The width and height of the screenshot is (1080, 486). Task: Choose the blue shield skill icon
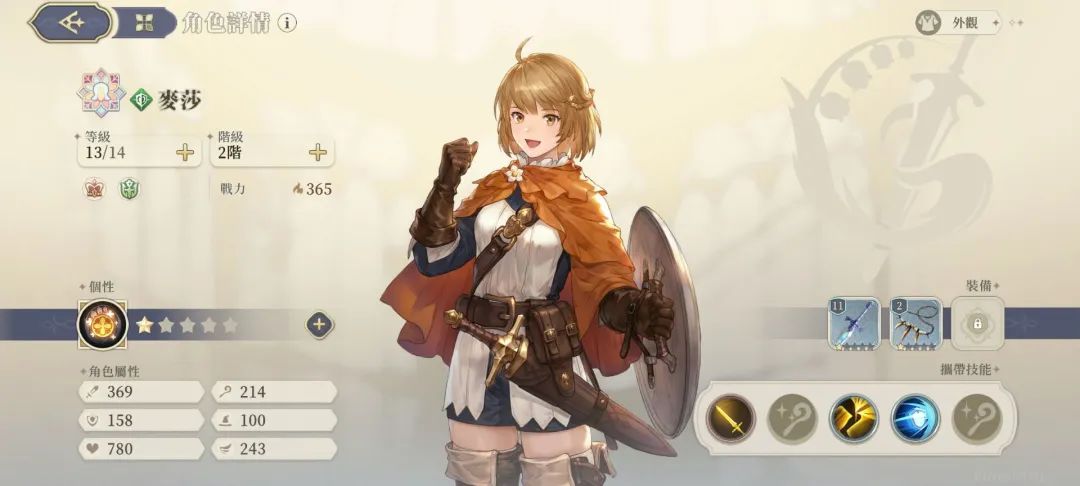click(x=915, y=419)
